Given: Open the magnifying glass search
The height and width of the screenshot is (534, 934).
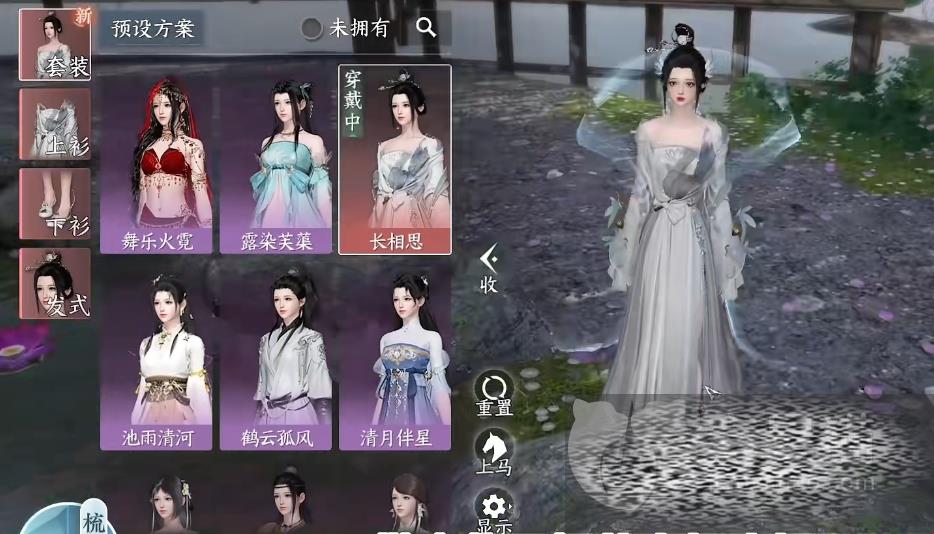Looking at the screenshot, I should (427, 28).
